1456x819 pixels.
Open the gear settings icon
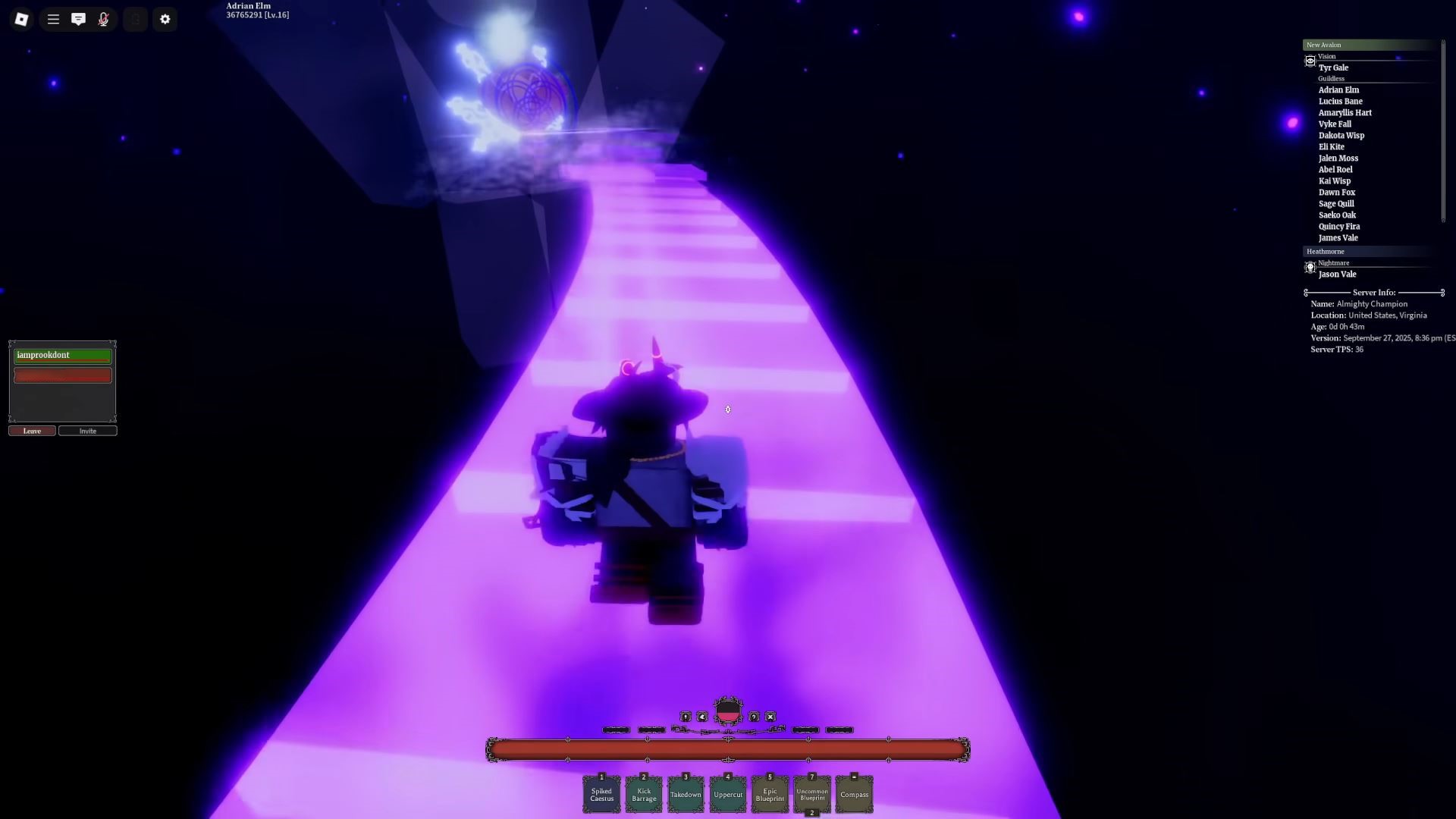(165, 19)
